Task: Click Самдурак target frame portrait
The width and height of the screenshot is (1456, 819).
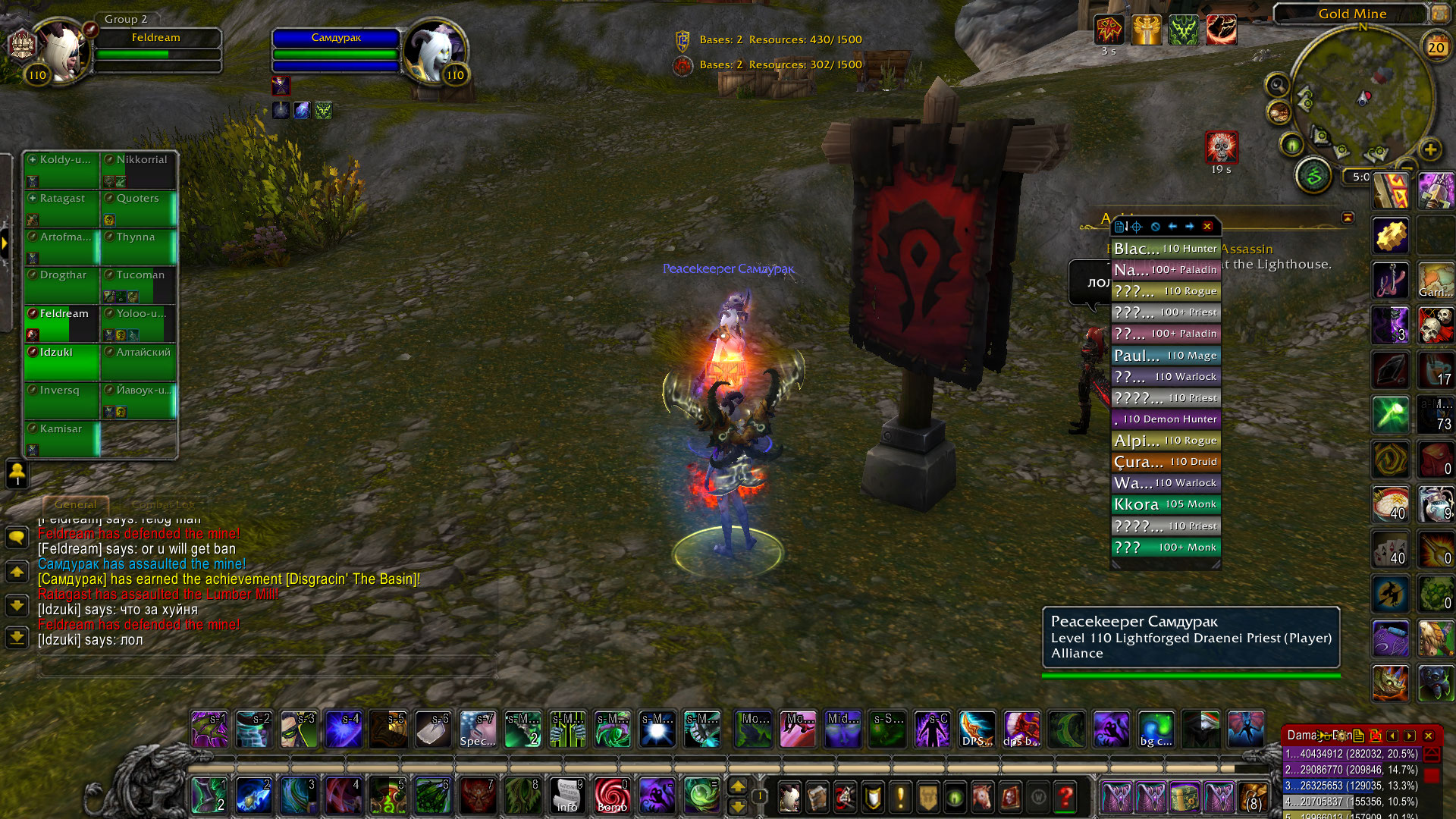Action: coord(434,52)
